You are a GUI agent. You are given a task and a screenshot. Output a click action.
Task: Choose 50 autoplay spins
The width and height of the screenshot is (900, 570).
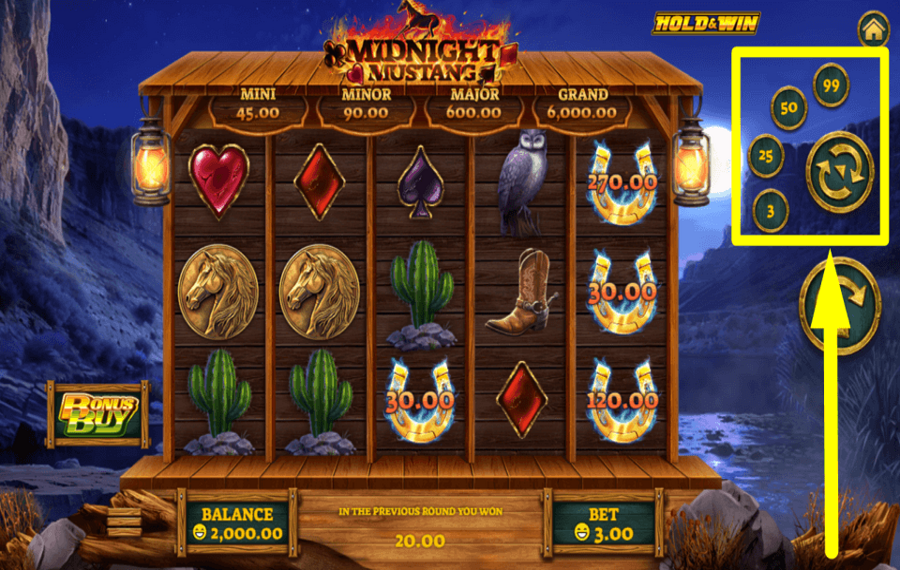(789, 108)
